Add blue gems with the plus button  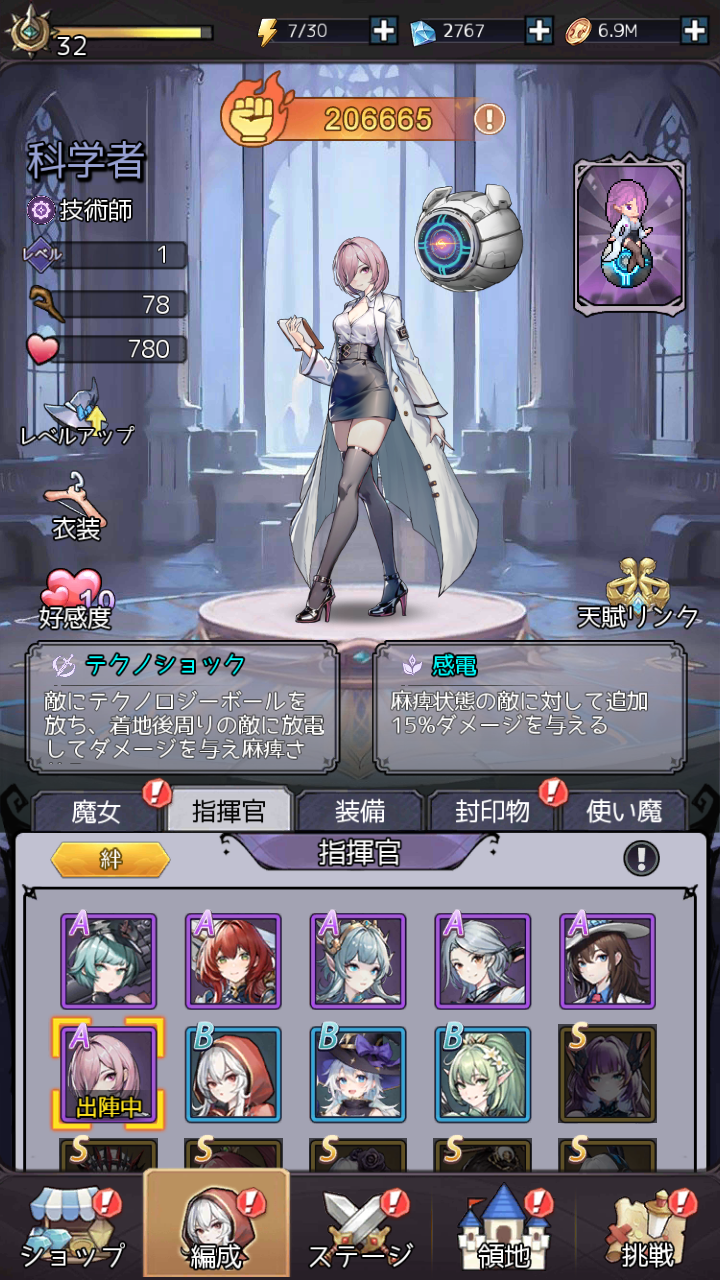click(539, 31)
